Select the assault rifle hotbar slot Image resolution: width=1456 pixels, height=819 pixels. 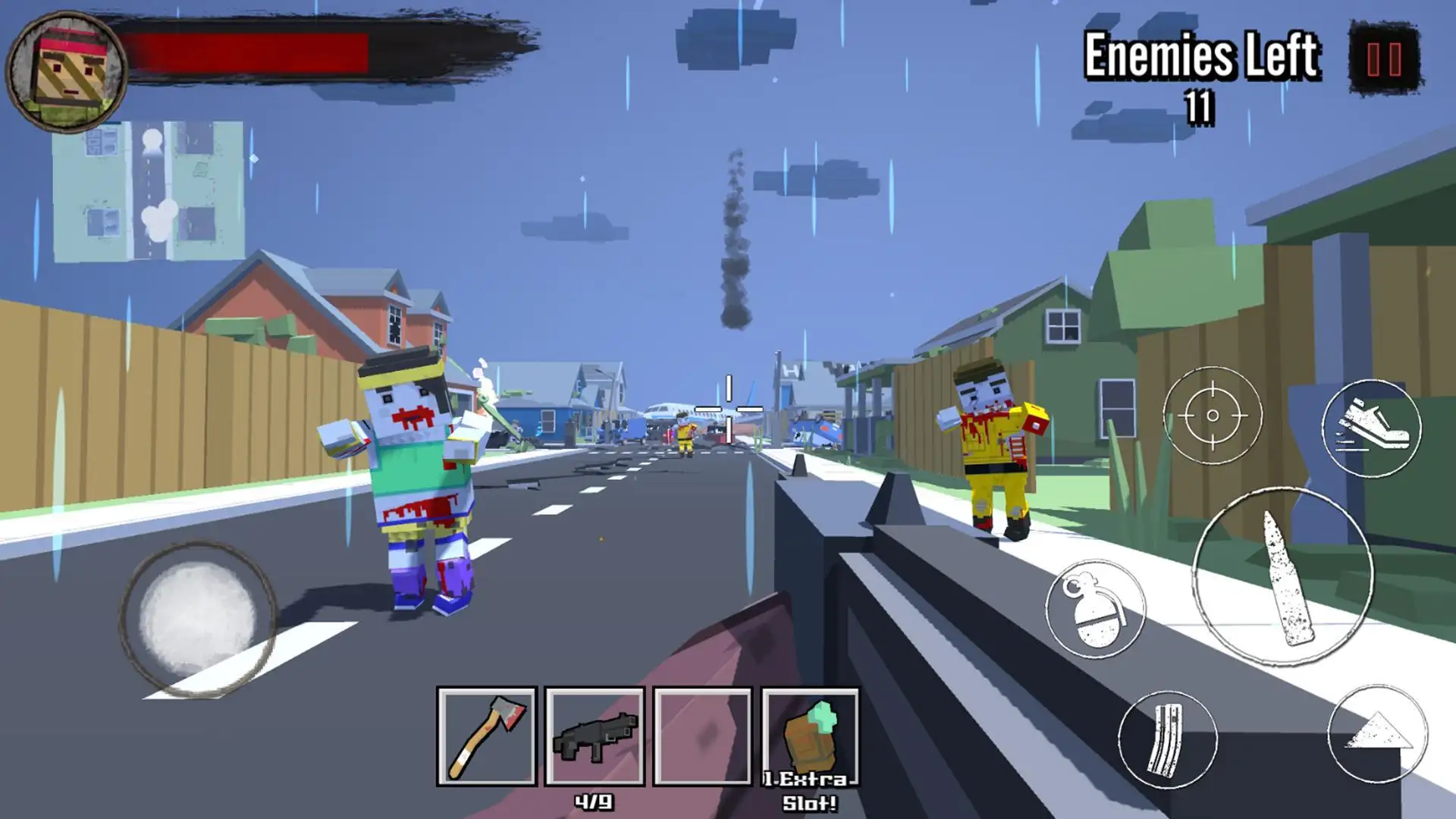pos(595,736)
